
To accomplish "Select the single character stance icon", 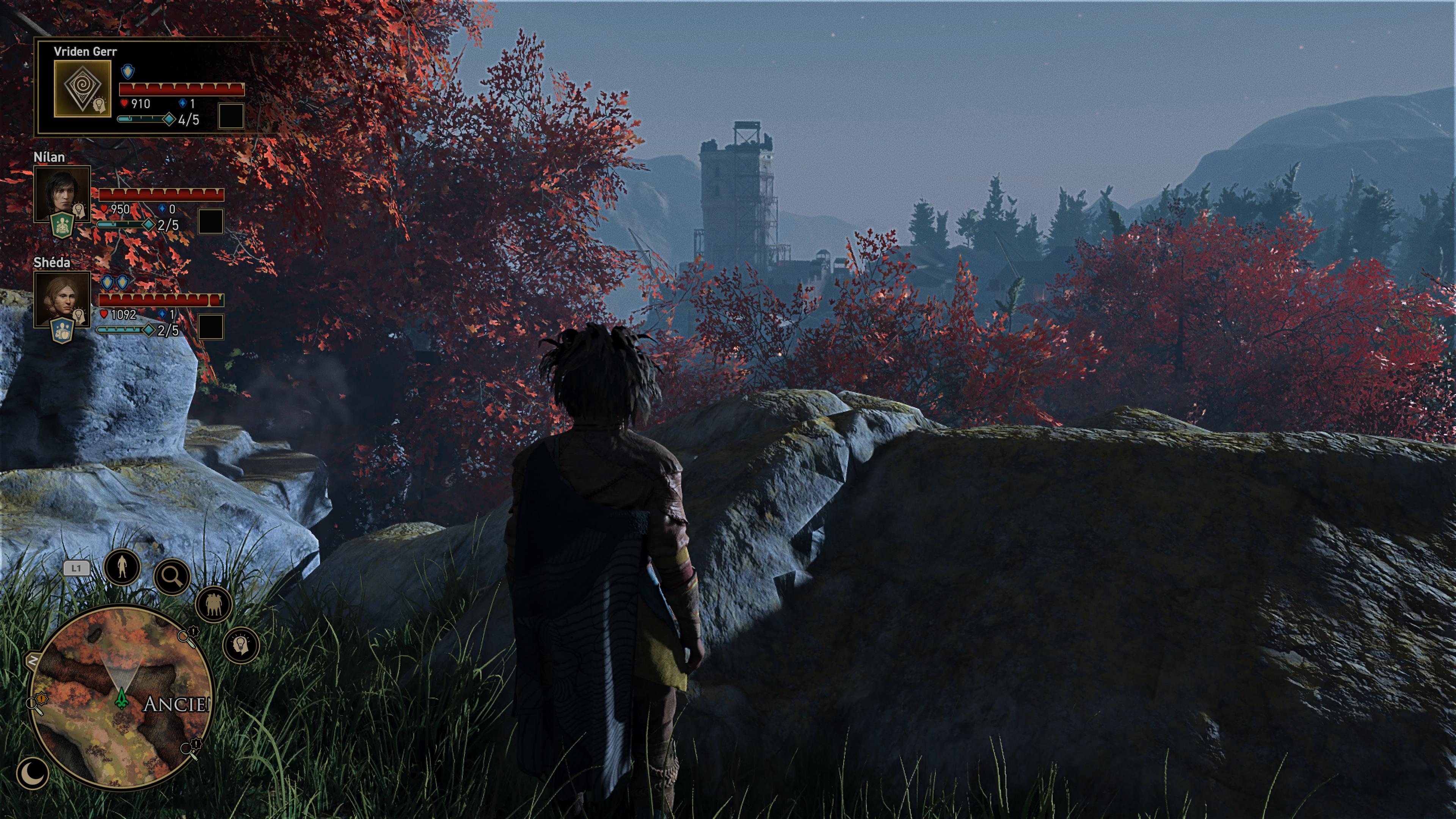I will (122, 566).
